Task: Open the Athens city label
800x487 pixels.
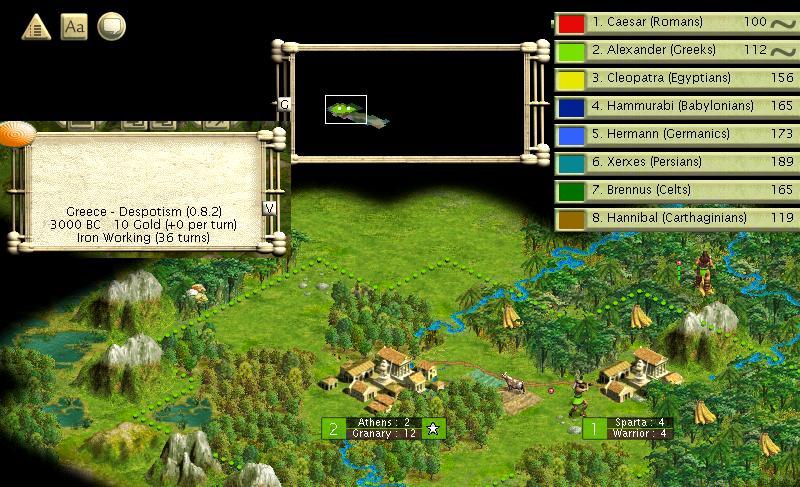Action: click(x=383, y=428)
